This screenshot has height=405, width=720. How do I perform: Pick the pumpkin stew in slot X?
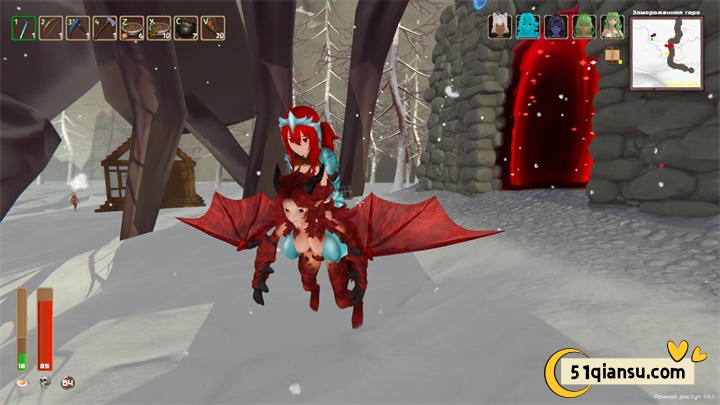click(x=158, y=28)
